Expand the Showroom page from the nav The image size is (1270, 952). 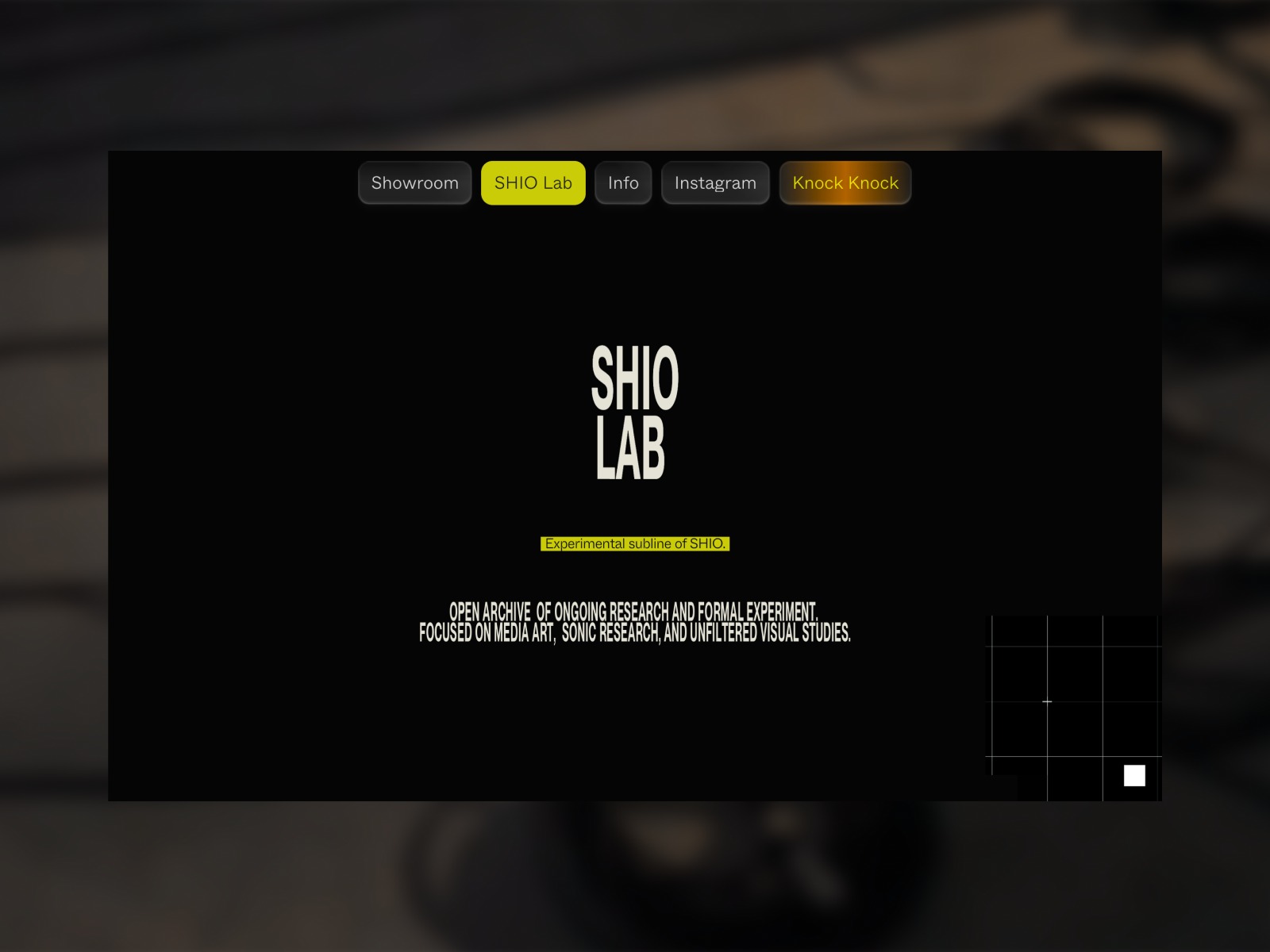click(x=414, y=182)
